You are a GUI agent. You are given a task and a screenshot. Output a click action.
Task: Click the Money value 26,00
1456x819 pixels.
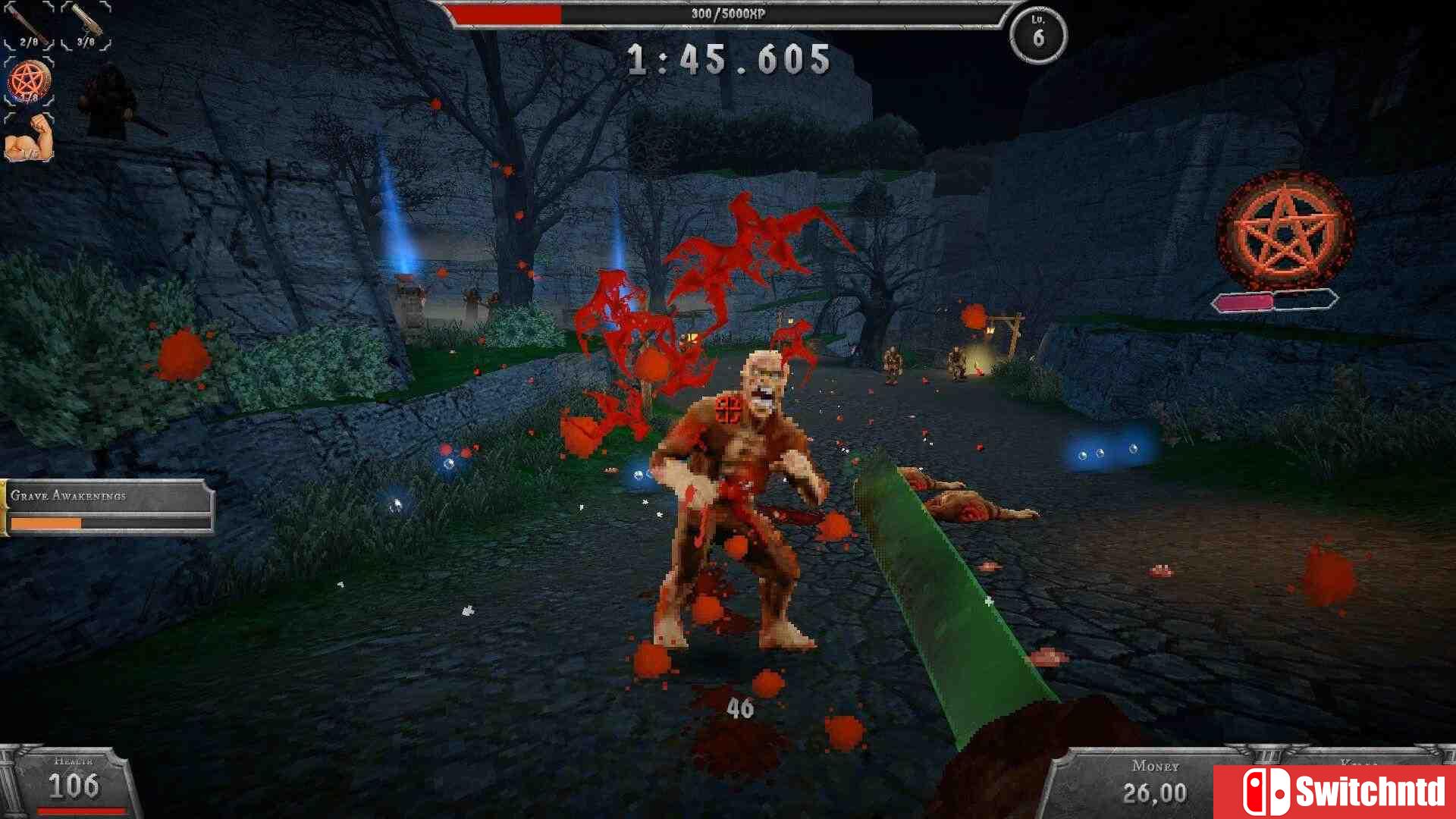[1153, 794]
